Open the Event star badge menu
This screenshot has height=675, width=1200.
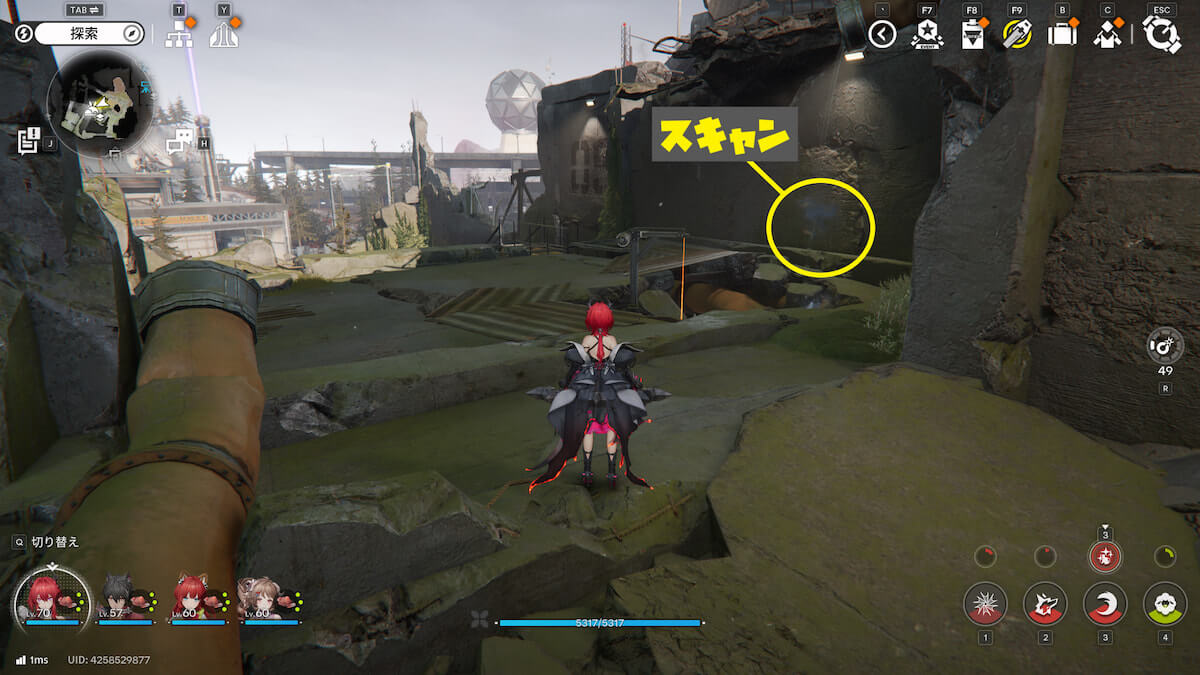[x=927, y=35]
